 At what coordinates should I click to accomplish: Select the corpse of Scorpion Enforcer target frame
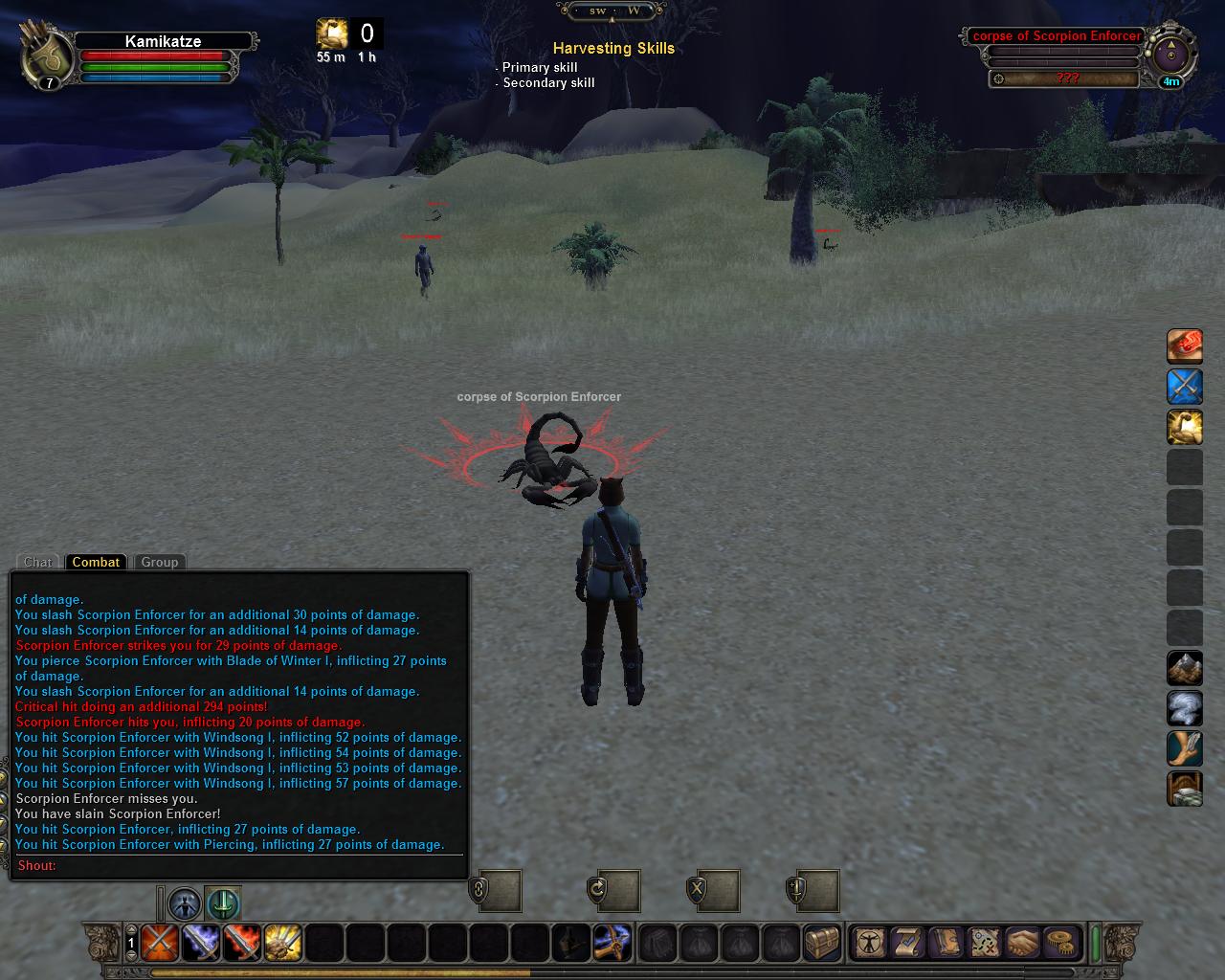(1057, 36)
